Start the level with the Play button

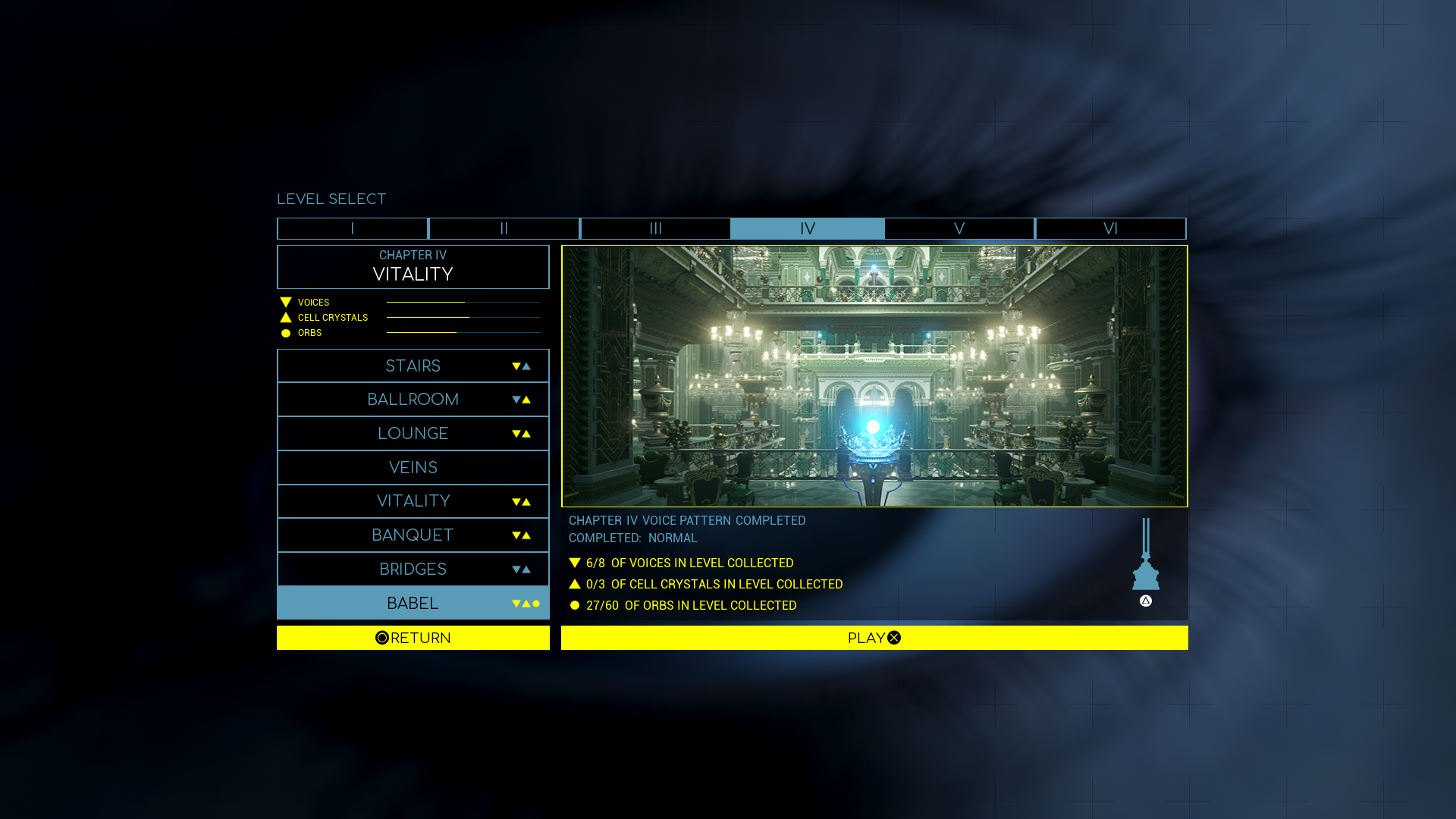pyautogui.click(x=874, y=638)
